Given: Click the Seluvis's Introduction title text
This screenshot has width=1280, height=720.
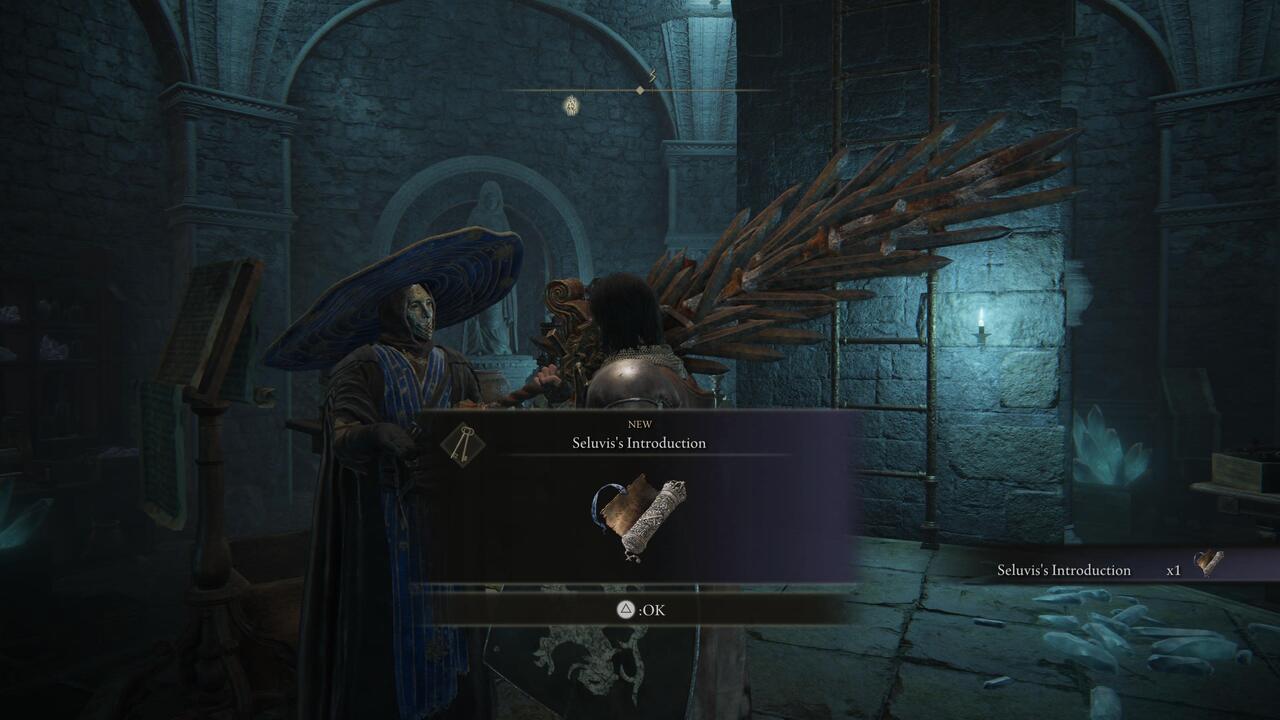Looking at the screenshot, I should point(639,442).
